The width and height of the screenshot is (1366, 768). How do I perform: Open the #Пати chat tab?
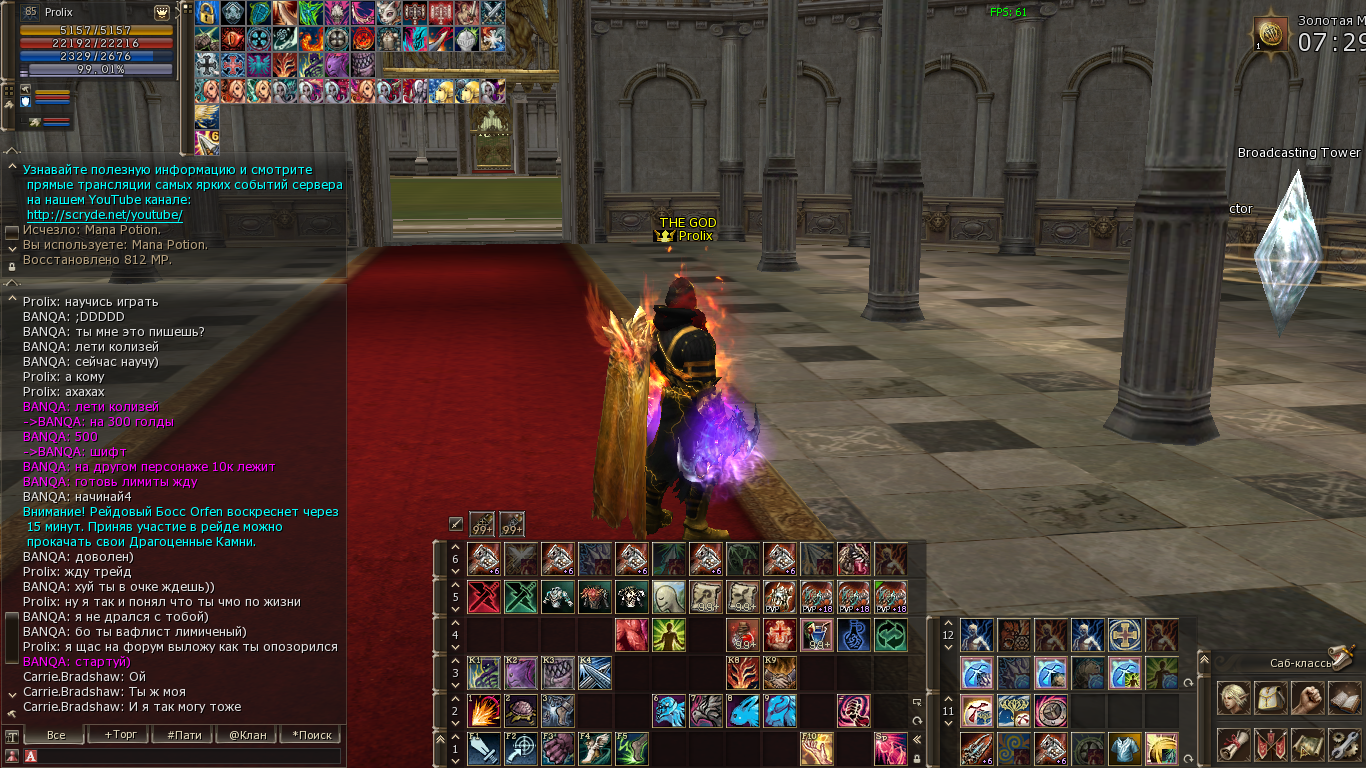pos(184,735)
